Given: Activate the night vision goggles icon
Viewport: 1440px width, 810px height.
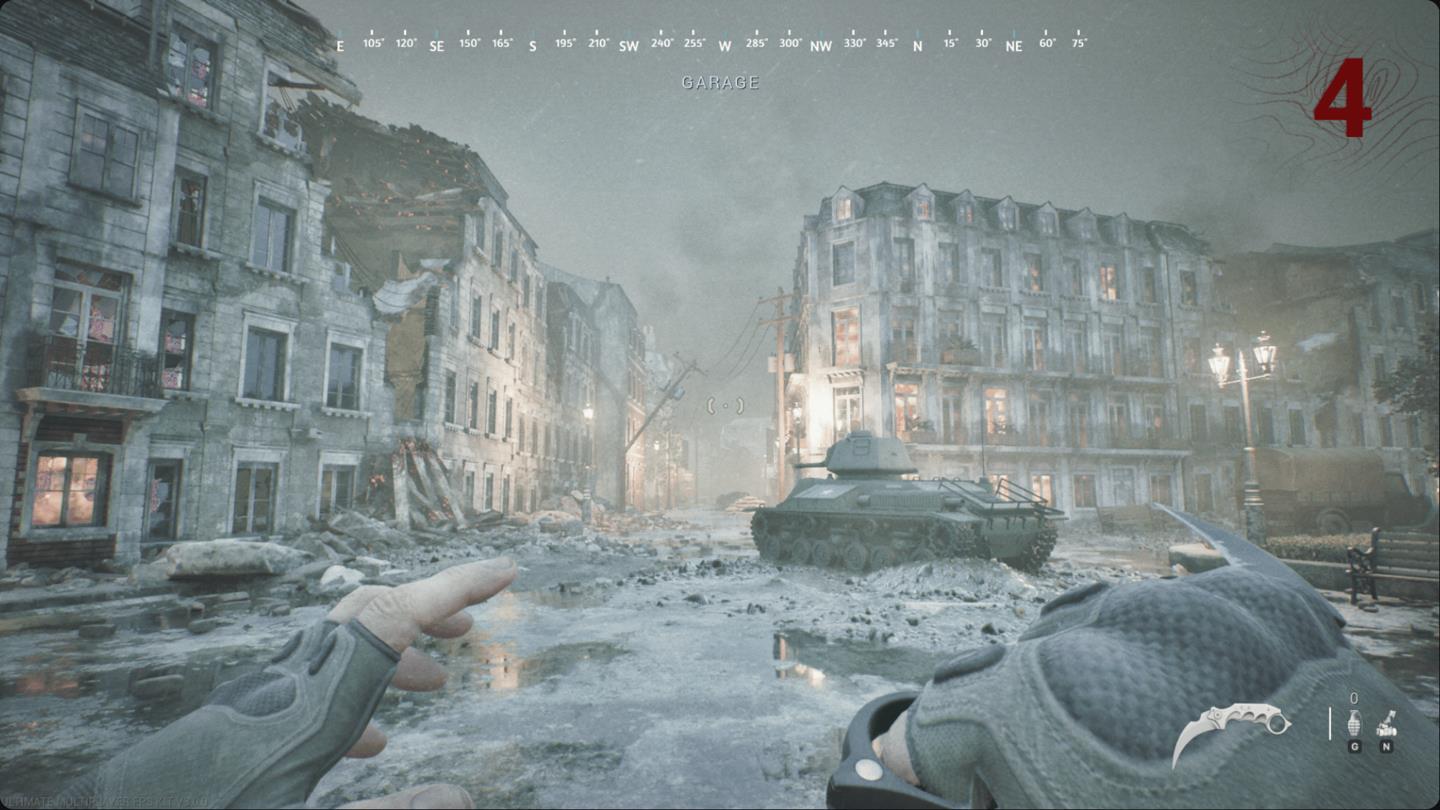Looking at the screenshot, I should click(x=1387, y=722).
